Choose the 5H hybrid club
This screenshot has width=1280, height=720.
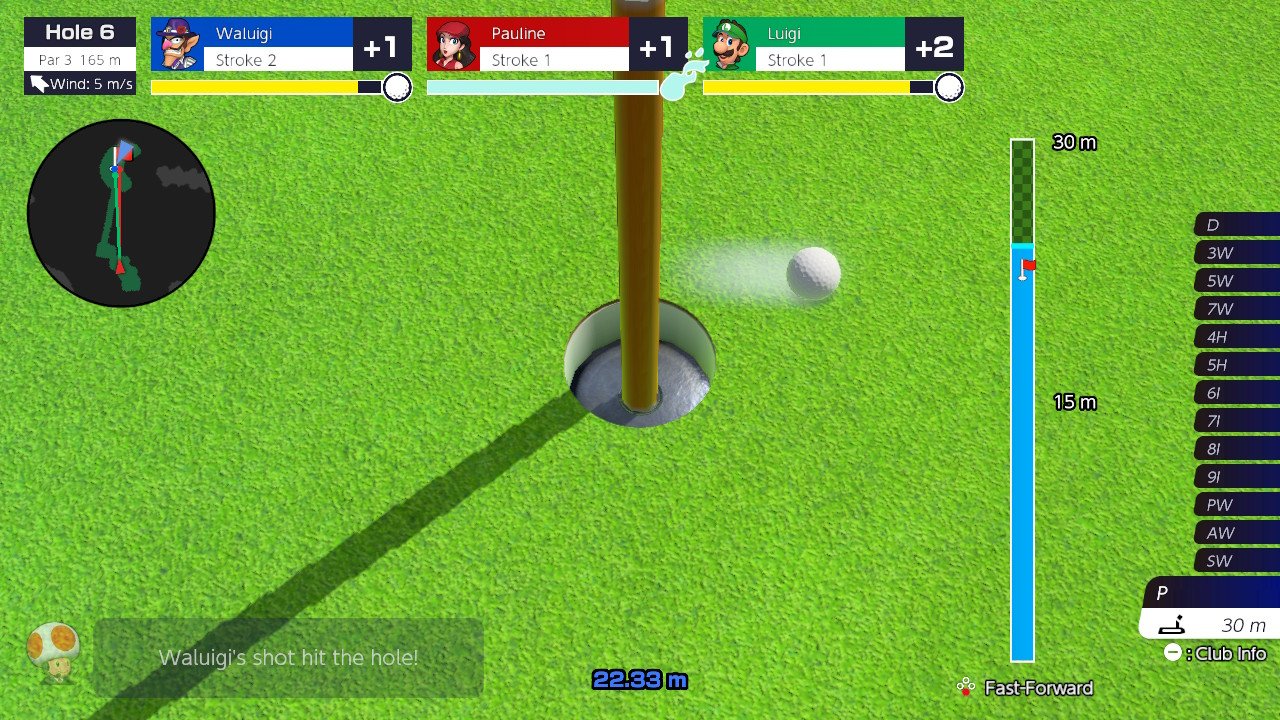tap(1237, 365)
